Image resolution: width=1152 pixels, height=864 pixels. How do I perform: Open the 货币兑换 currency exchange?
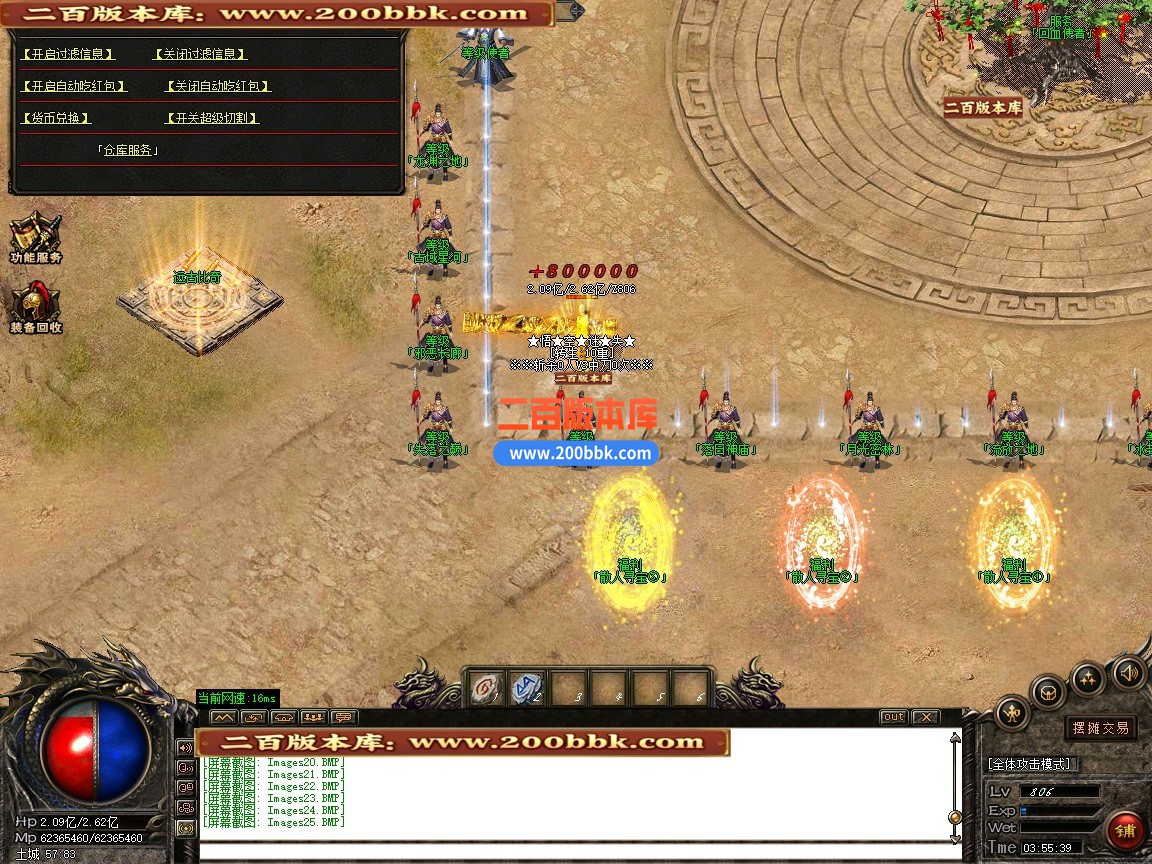56,118
